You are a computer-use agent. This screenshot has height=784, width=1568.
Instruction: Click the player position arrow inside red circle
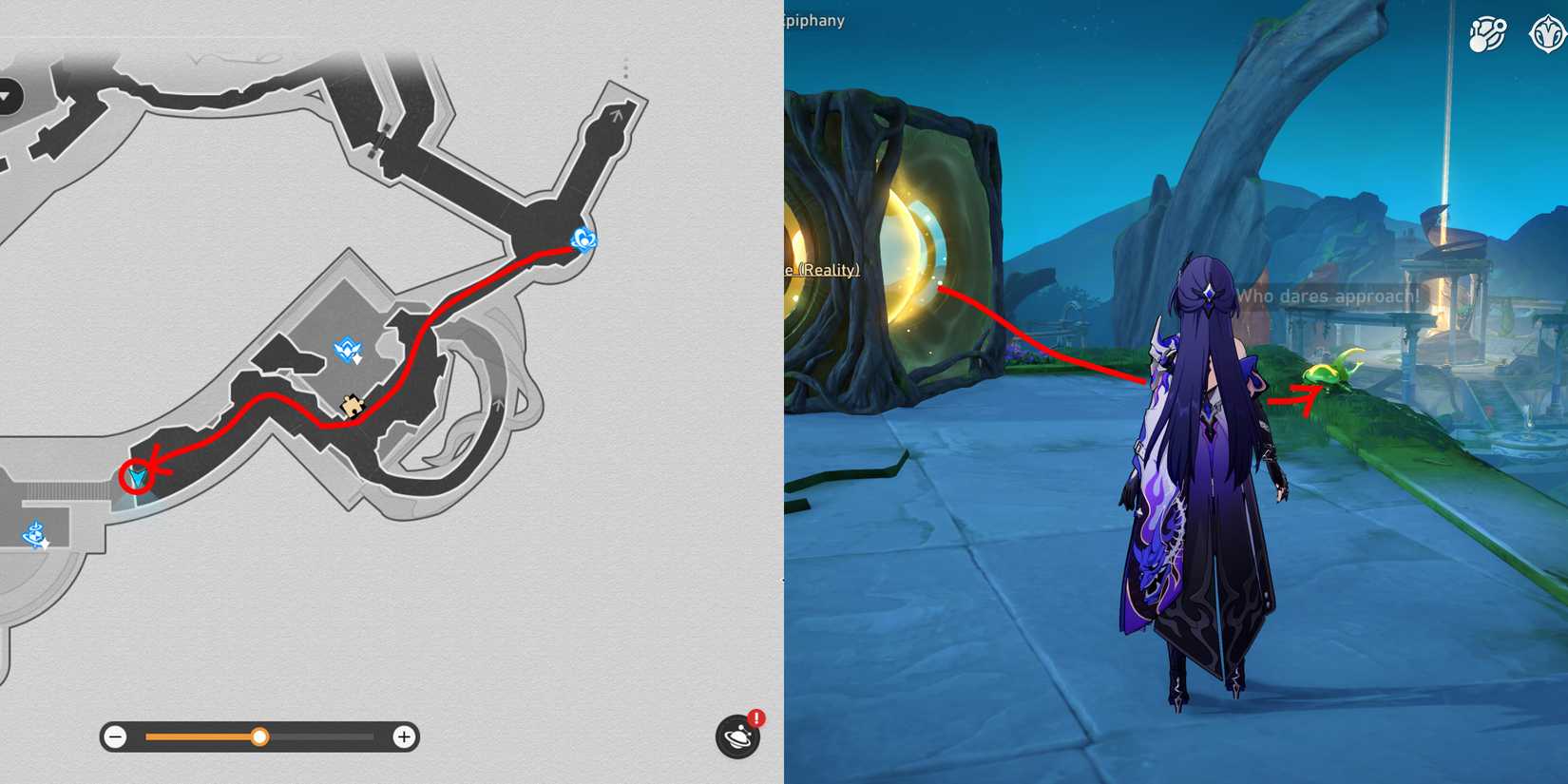pyautogui.click(x=137, y=475)
